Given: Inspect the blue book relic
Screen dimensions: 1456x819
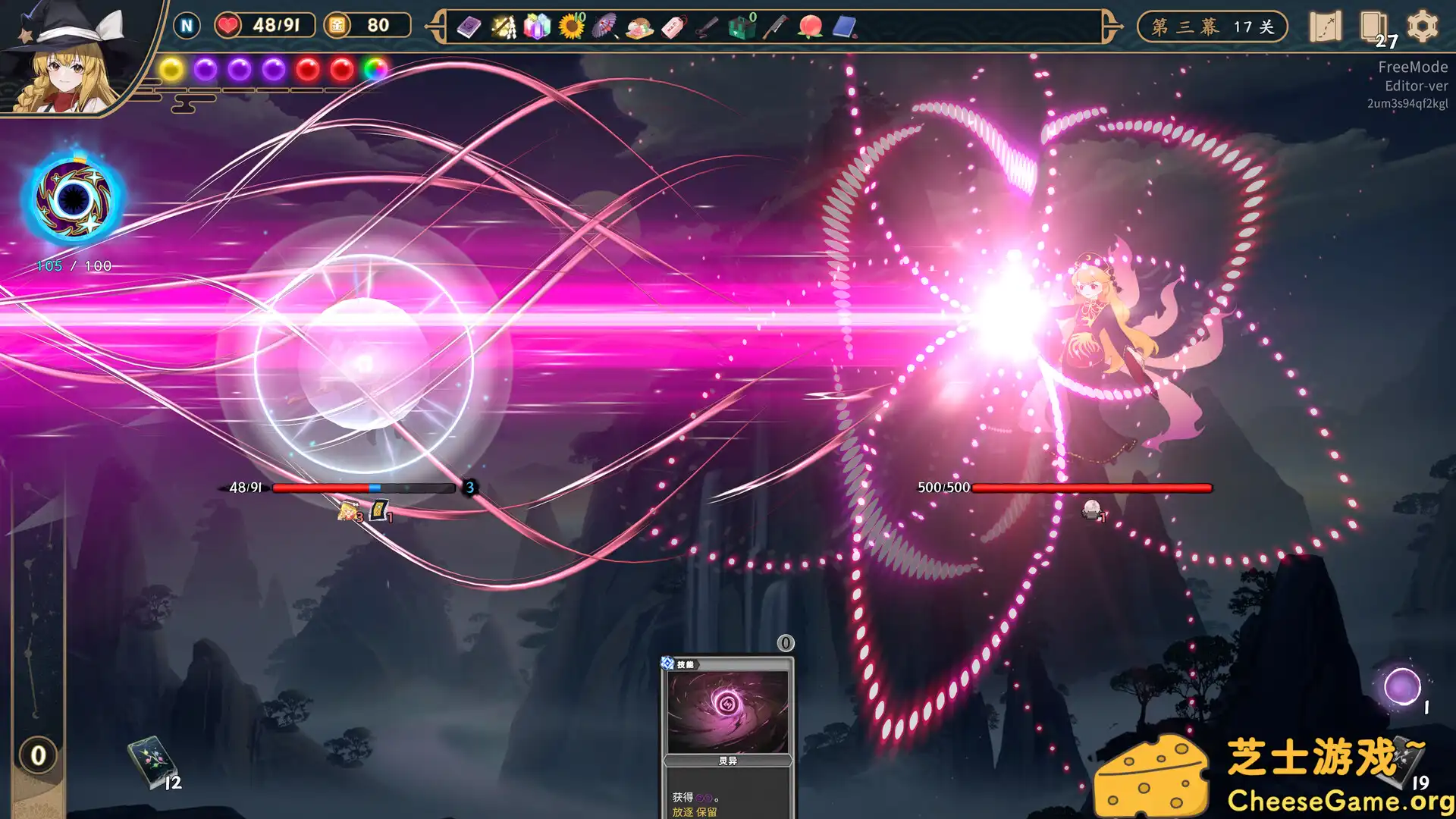Looking at the screenshot, I should (x=844, y=27).
